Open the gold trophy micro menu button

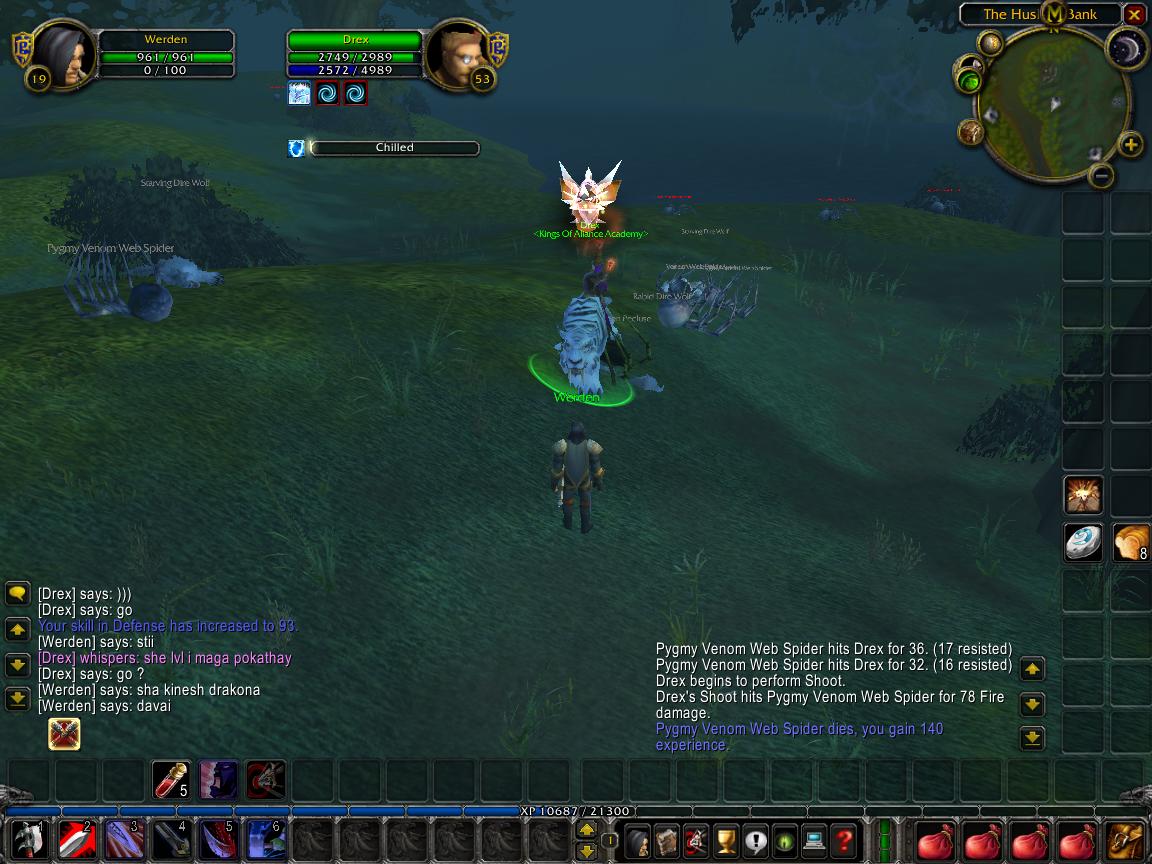[726, 841]
